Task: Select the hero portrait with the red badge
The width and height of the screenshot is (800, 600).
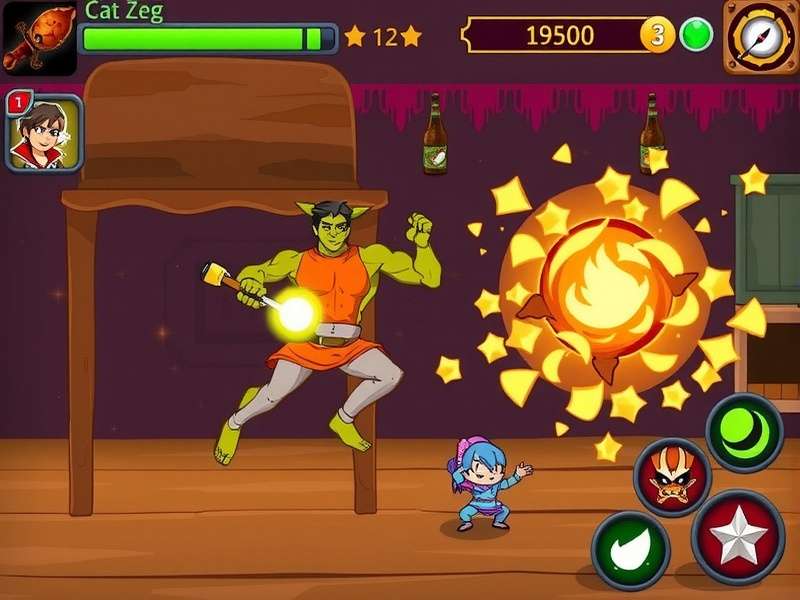Action: (44, 133)
